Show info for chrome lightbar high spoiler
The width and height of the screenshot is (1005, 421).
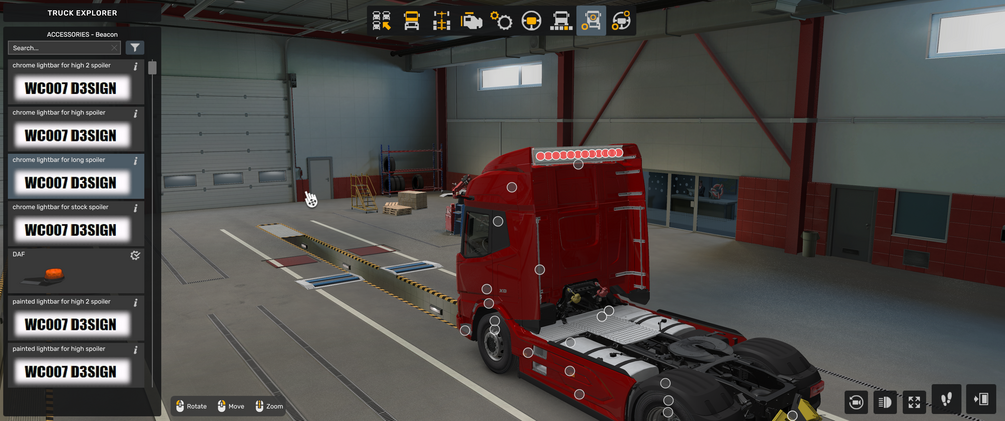(x=136, y=114)
